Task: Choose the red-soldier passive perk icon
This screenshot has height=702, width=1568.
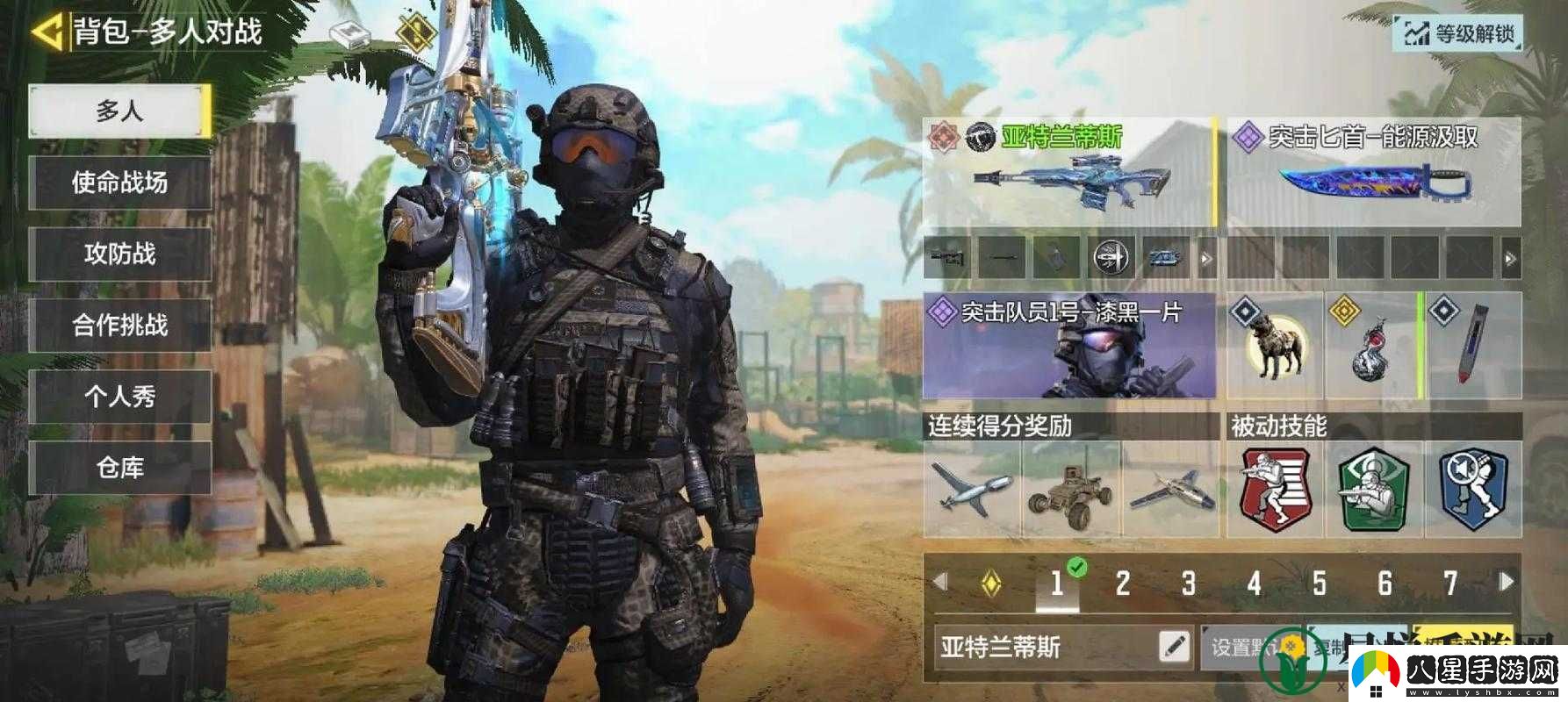Action: 1275,490
